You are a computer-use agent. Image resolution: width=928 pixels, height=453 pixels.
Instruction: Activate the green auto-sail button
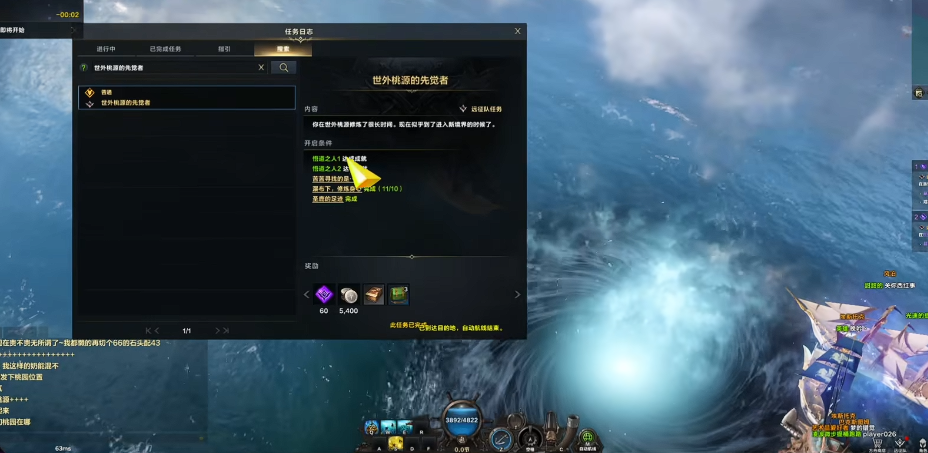pos(588,438)
